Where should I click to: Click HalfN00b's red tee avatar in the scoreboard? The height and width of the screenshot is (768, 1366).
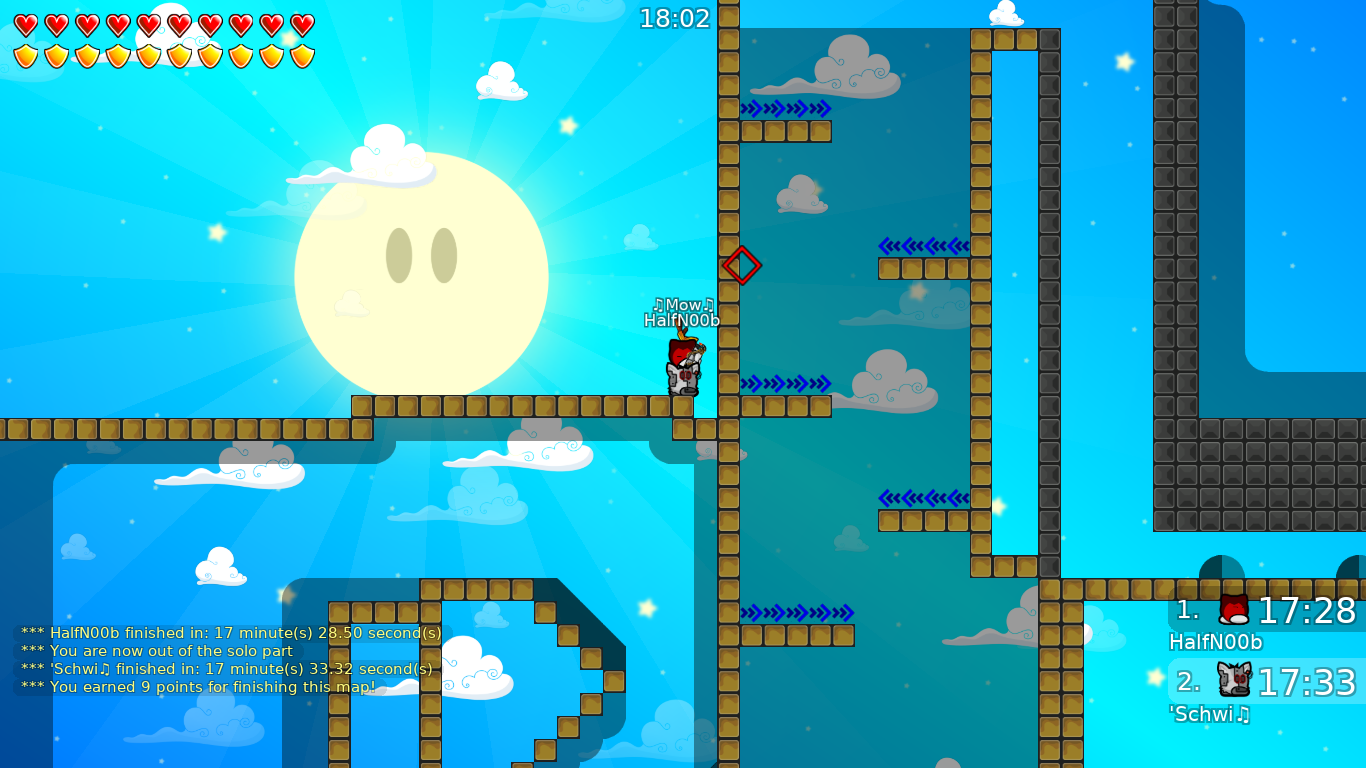[x=1233, y=611]
